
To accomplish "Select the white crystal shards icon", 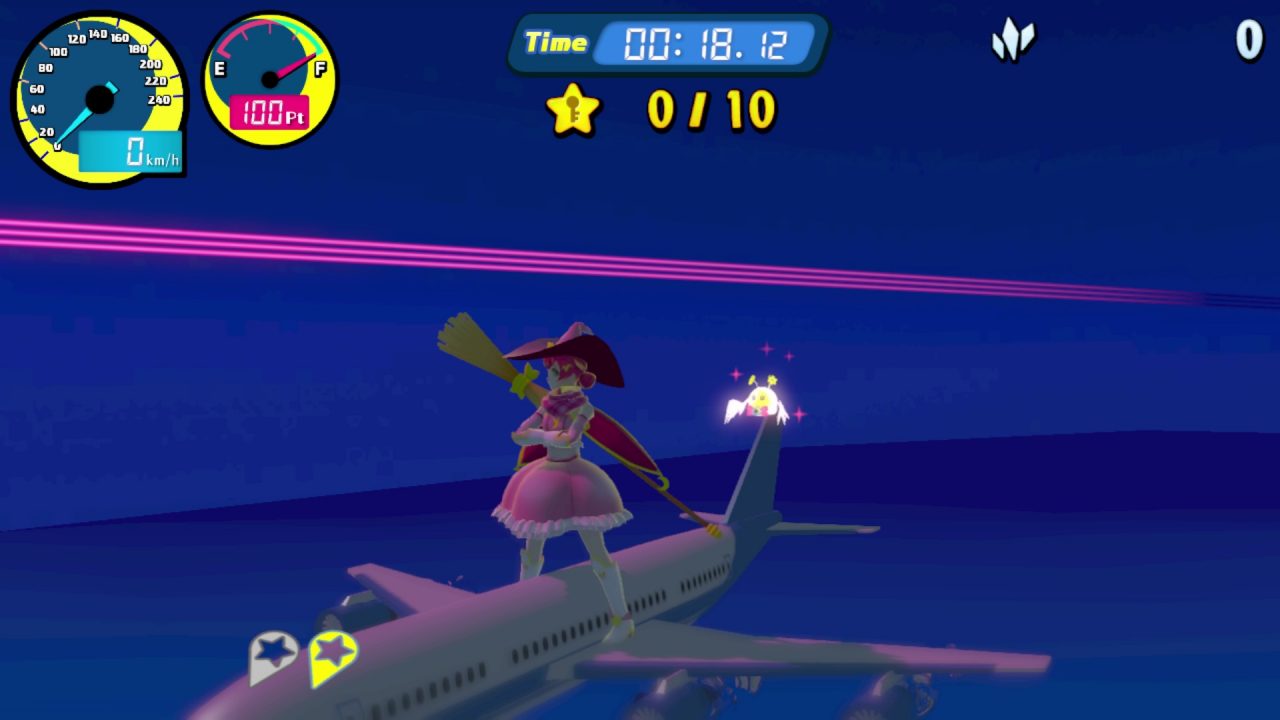I will click(x=1012, y=41).
